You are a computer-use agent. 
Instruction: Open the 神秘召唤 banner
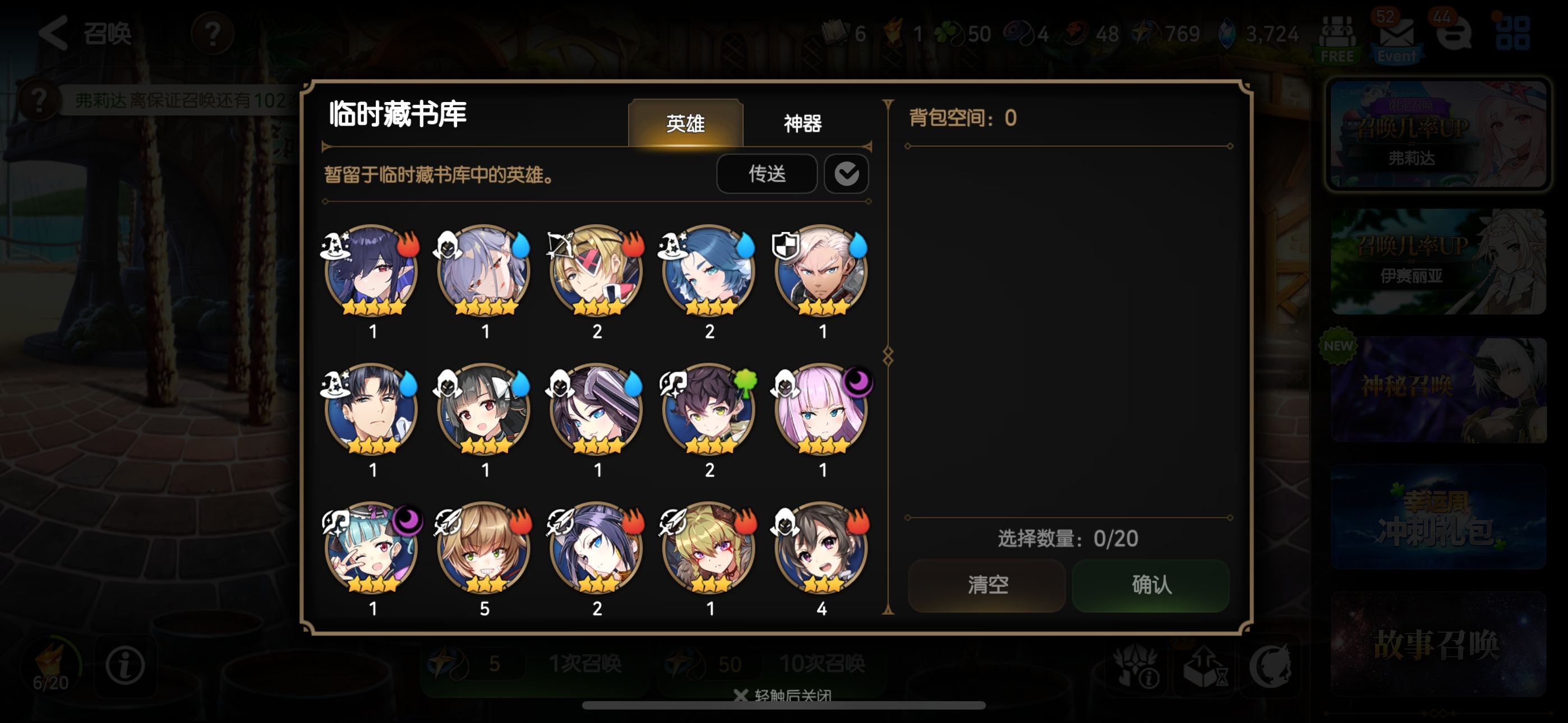(1437, 390)
